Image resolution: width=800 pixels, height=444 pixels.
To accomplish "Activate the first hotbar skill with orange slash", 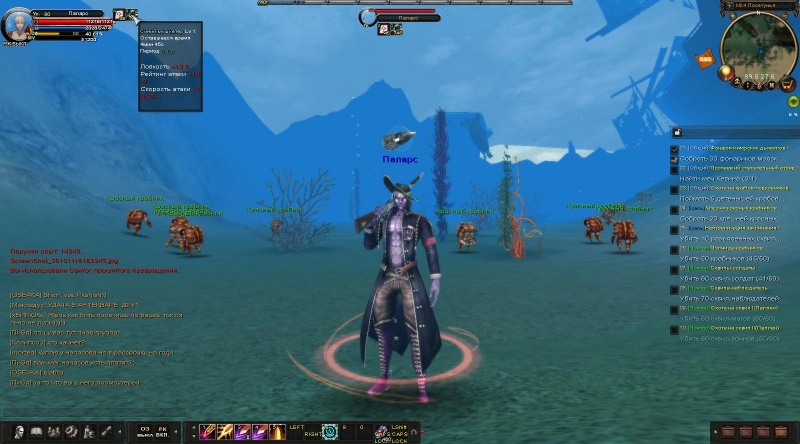I will (207, 432).
